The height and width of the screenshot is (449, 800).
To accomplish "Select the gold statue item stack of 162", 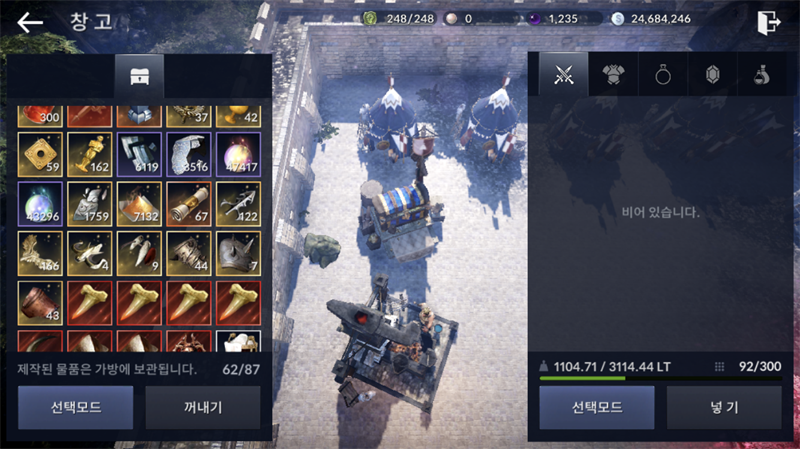I will pyautogui.click(x=89, y=155).
